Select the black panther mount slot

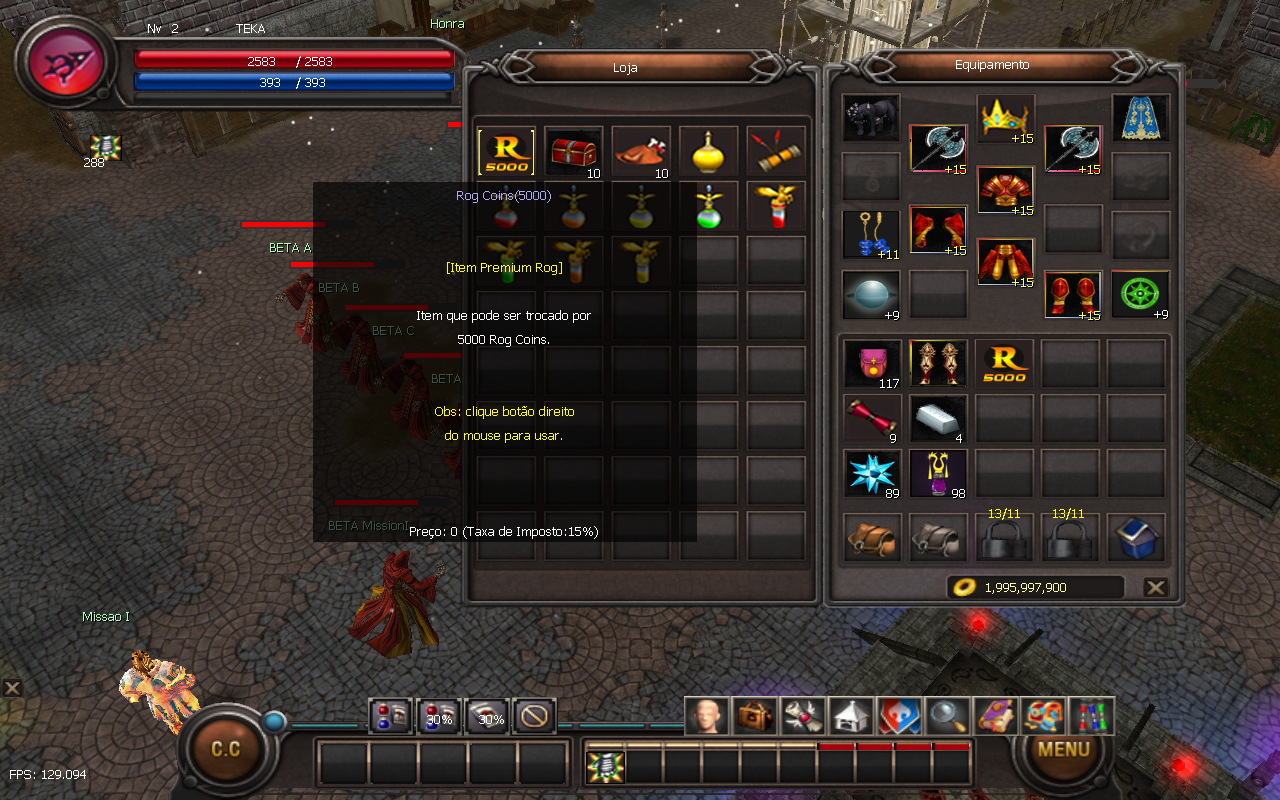[871, 119]
